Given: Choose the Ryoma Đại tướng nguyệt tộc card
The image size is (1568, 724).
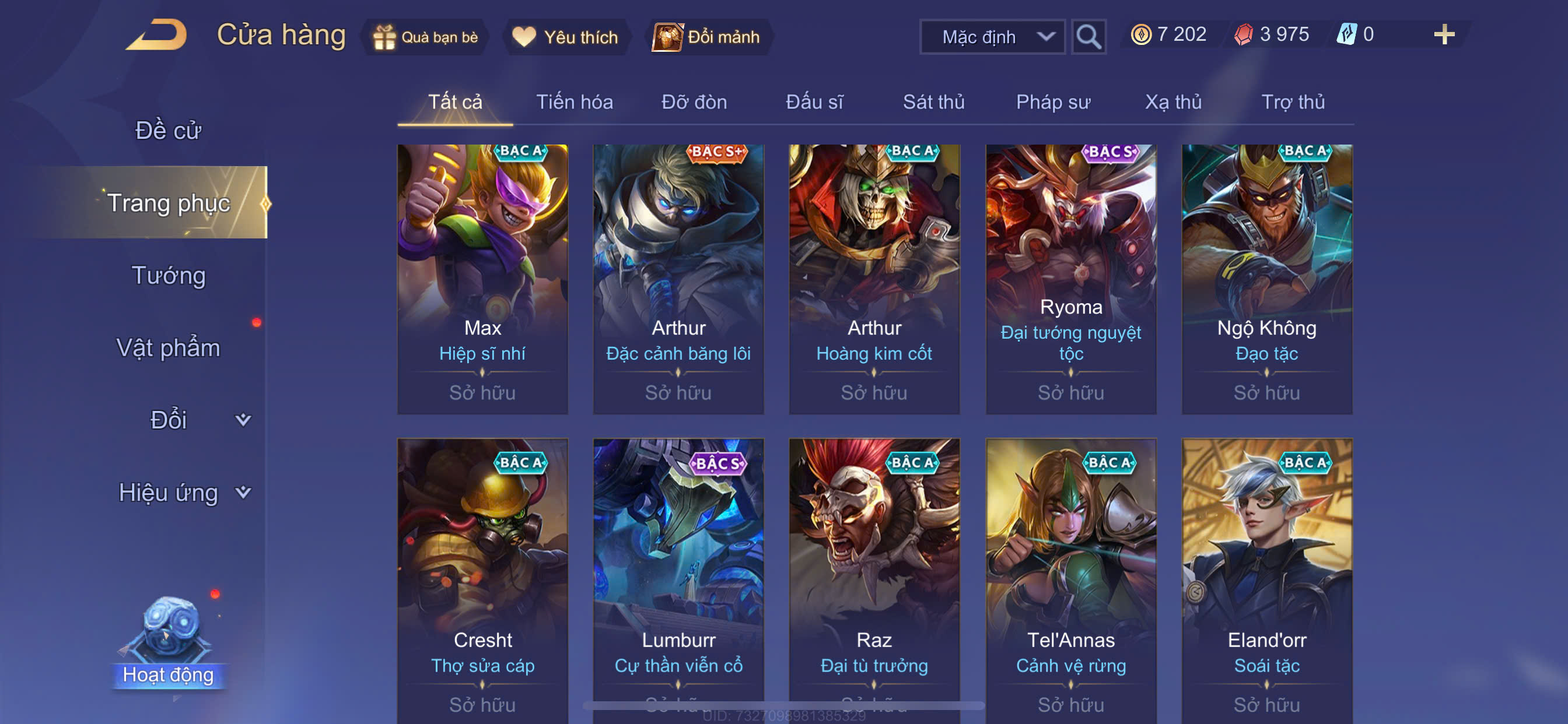Looking at the screenshot, I should (1070, 279).
